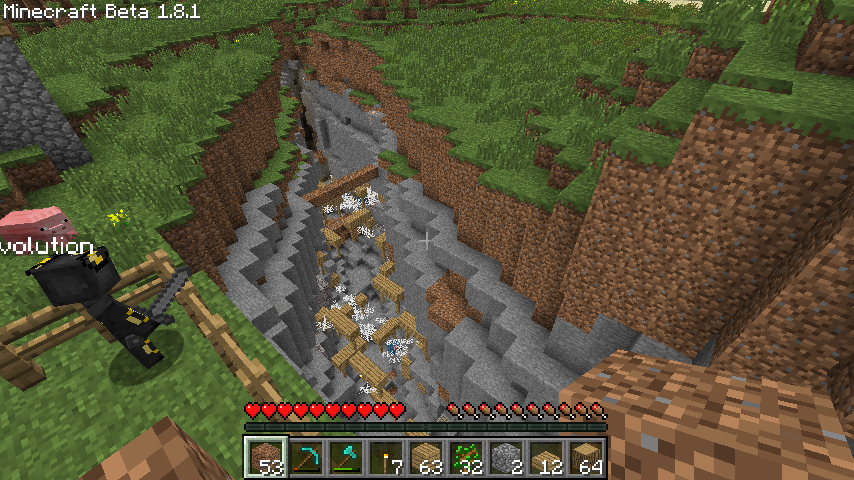Equip the diamond pickaxe from the hotbar
Image resolution: width=854 pixels, height=480 pixels.
point(306,457)
